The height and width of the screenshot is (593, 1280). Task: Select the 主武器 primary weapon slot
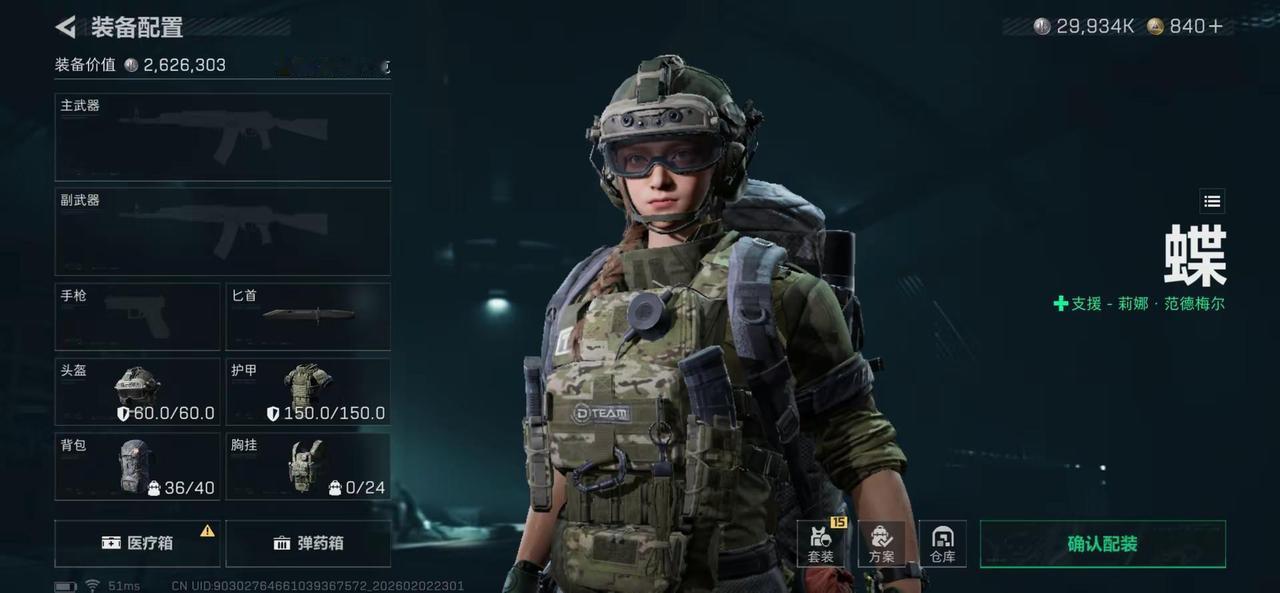point(222,137)
